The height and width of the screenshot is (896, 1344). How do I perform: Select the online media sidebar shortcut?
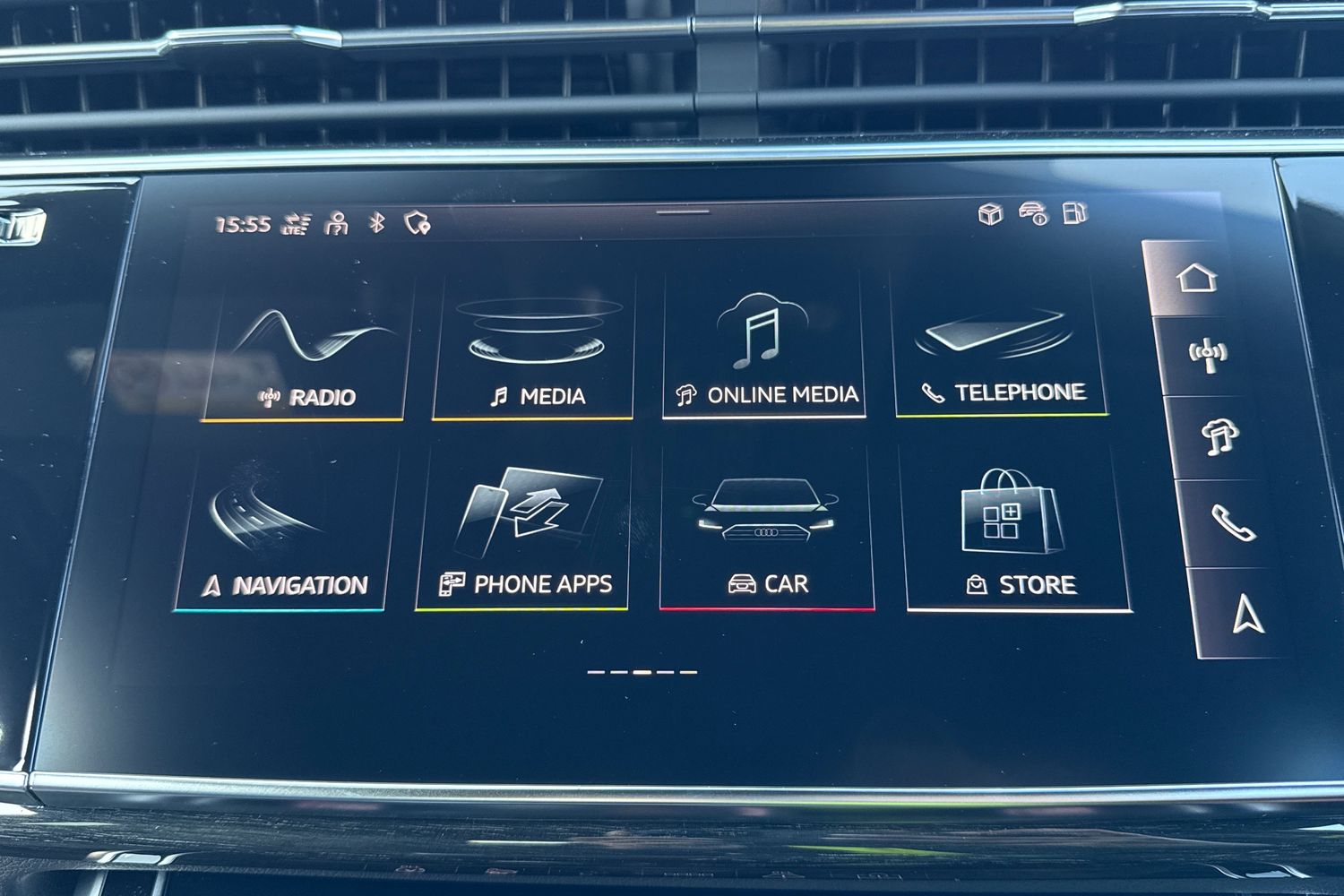pyautogui.click(x=1217, y=437)
